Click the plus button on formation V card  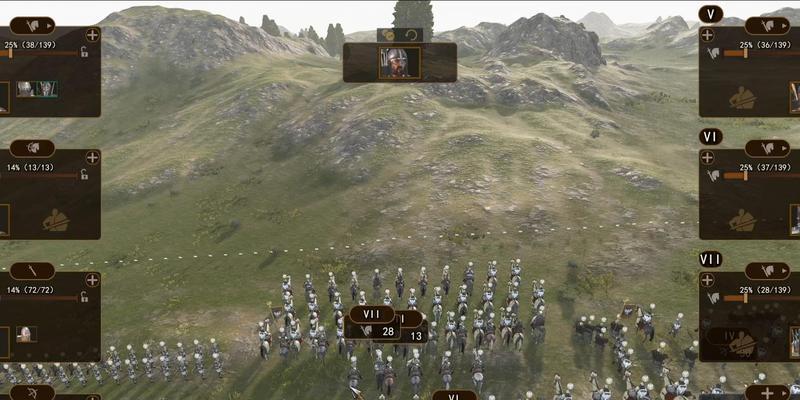(x=707, y=34)
